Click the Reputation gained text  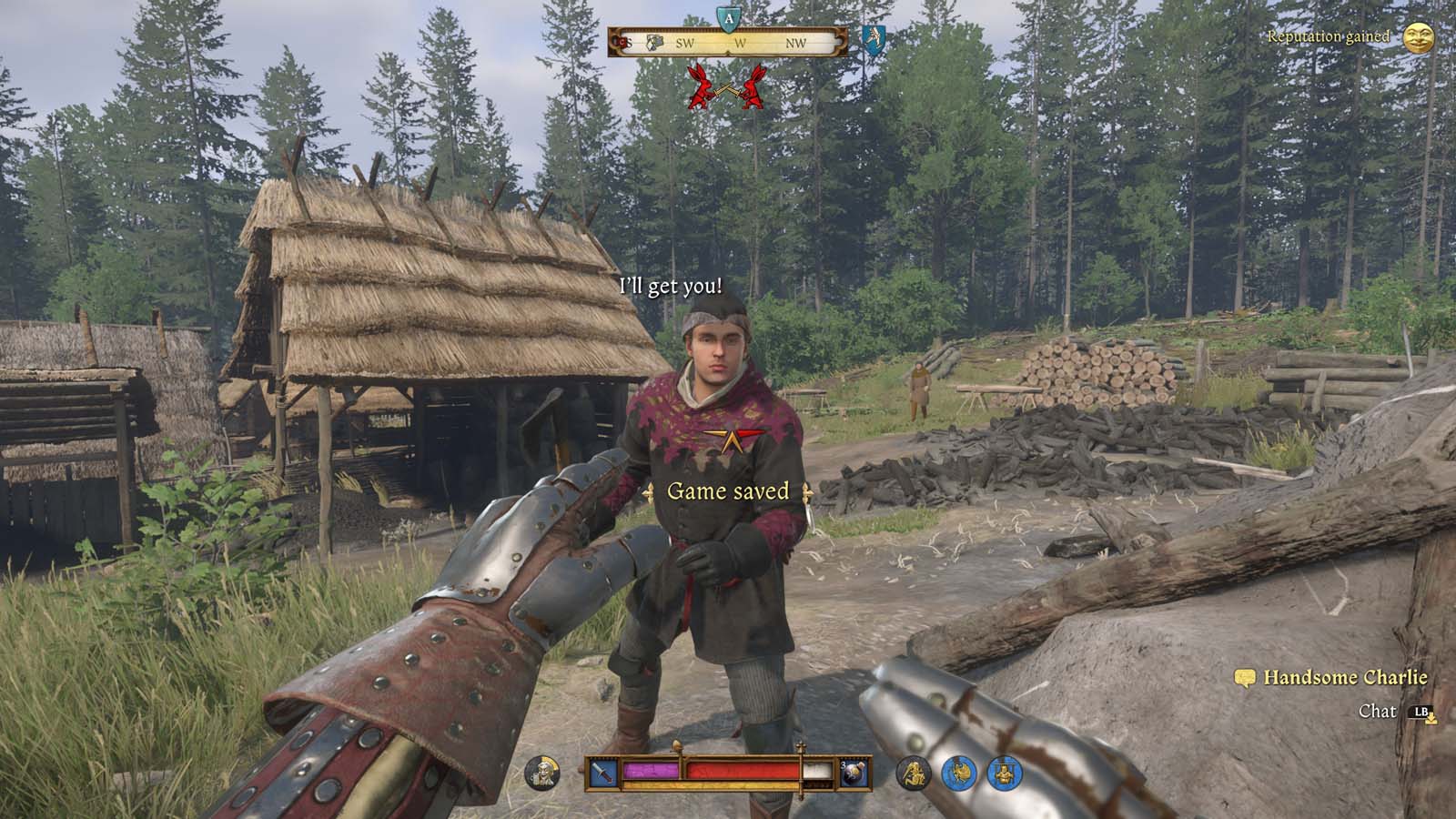point(1329,38)
